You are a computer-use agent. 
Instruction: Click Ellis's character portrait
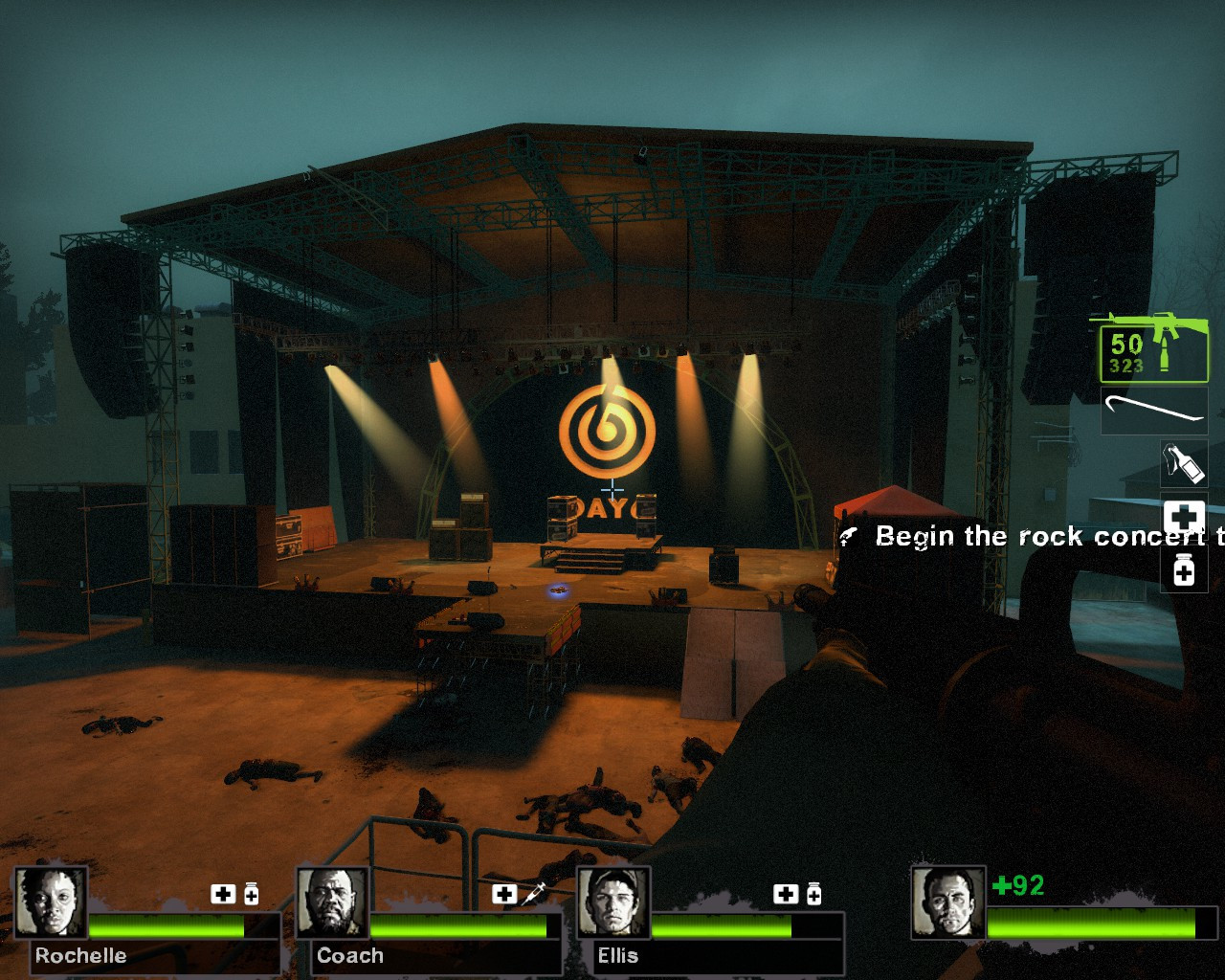(x=615, y=901)
